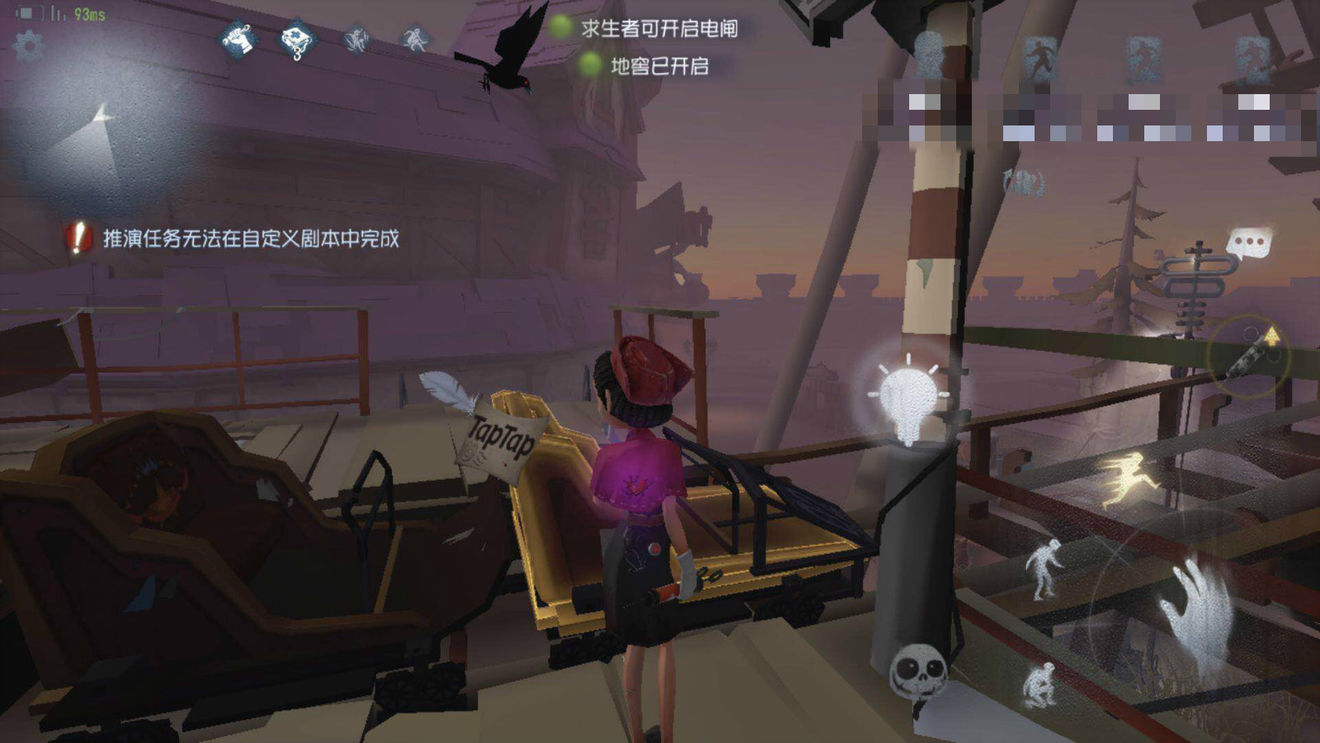1320x743 pixels.
Task: Tap the first teammate status portrait
Action: tap(930, 53)
